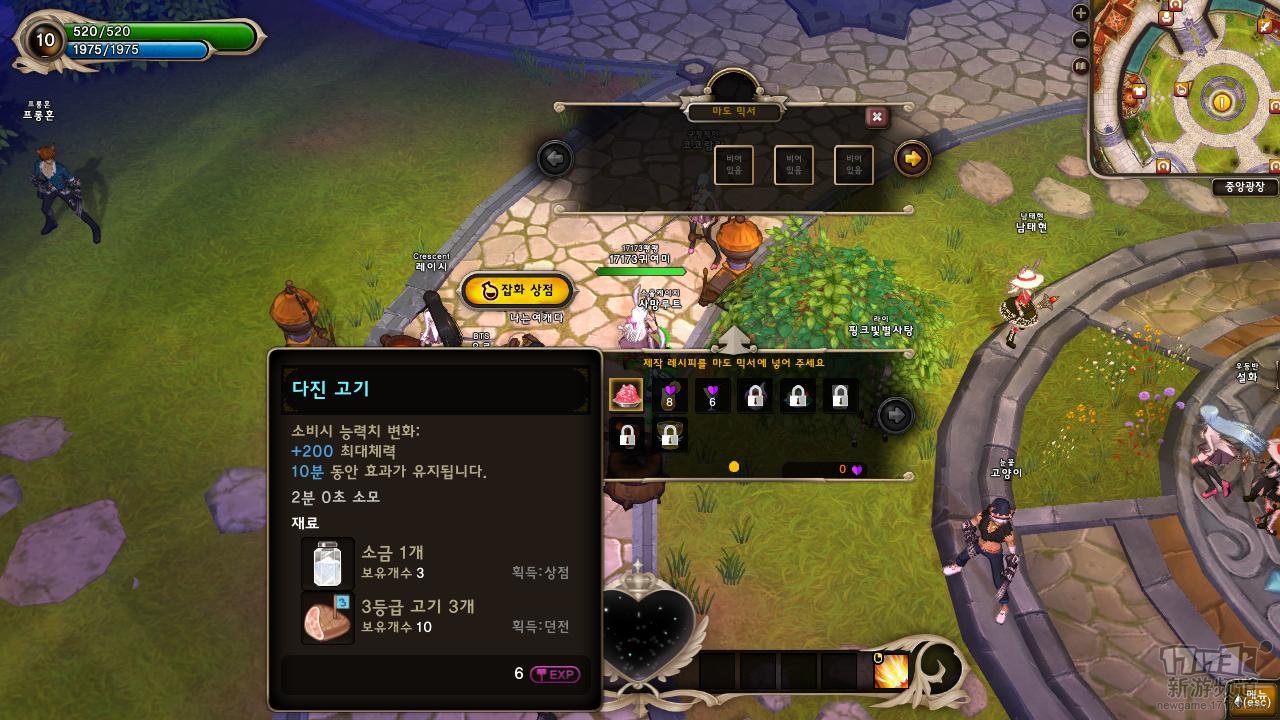
Task: Choose the cocktail recipe costing 6 hearts
Action: pos(713,396)
